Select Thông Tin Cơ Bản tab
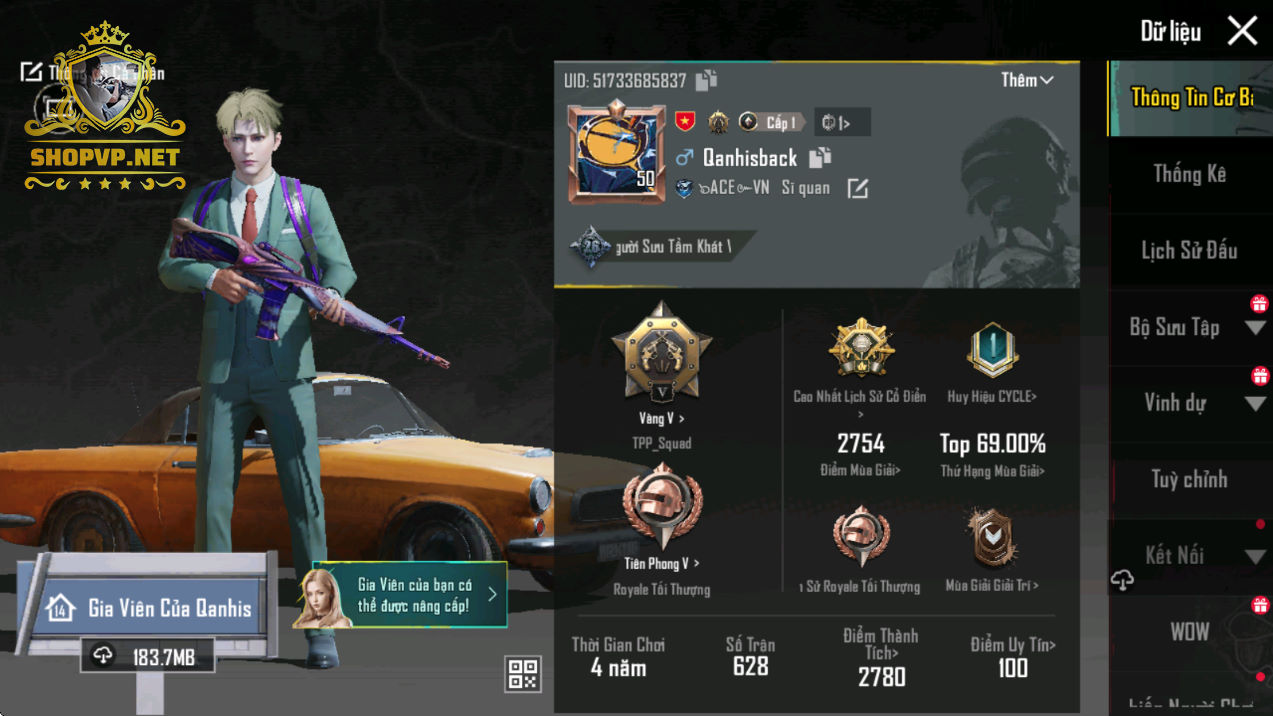The width and height of the screenshot is (1273, 716). 1190,98
